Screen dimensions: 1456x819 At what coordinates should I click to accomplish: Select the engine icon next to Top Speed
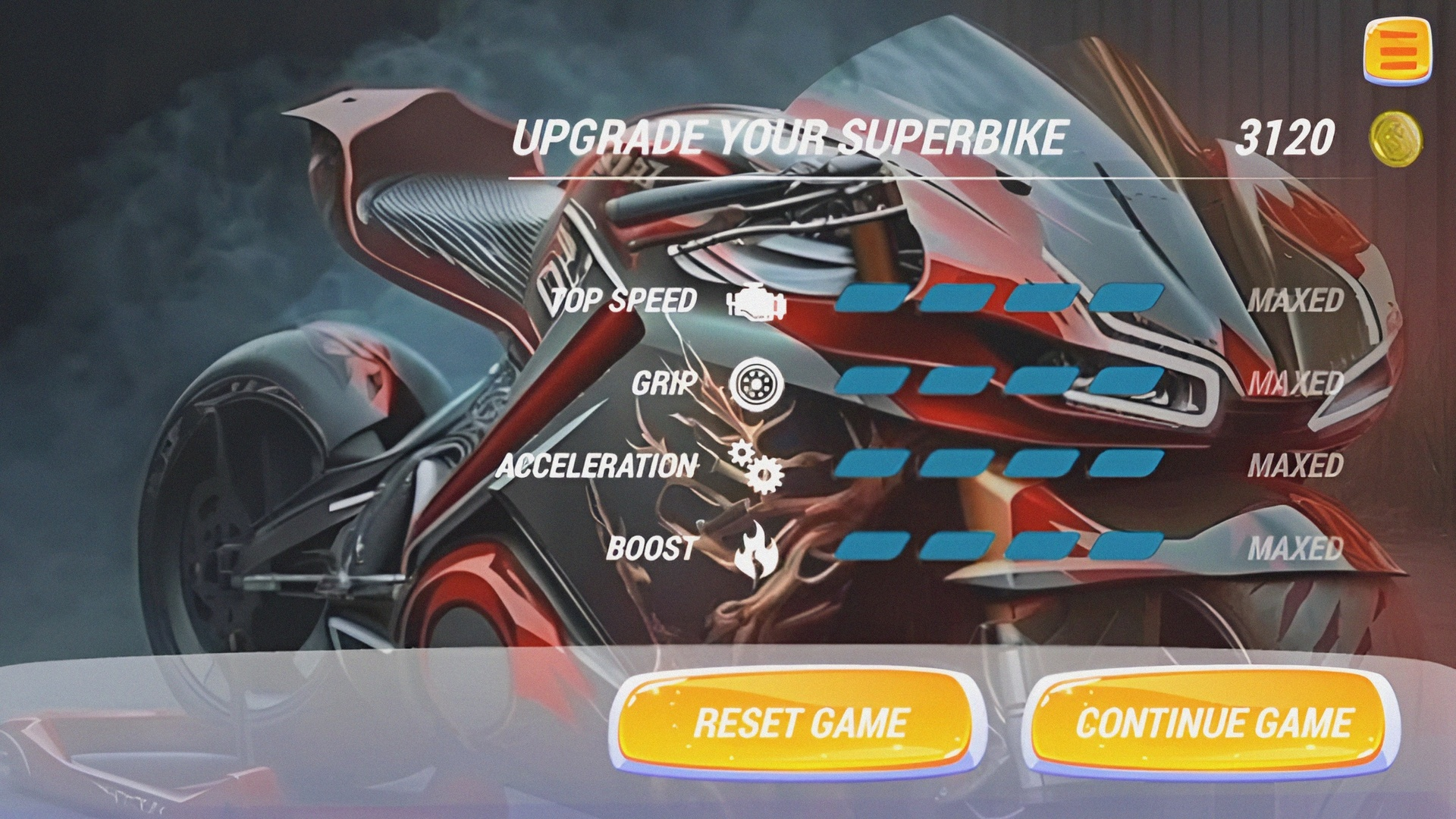click(x=755, y=302)
